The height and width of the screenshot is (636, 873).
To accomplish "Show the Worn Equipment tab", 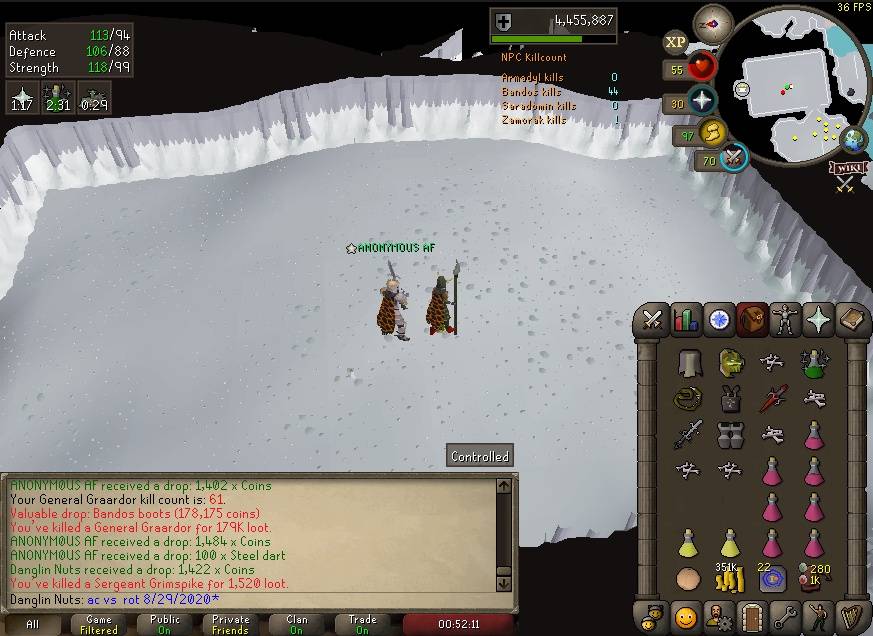I will pos(785,320).
